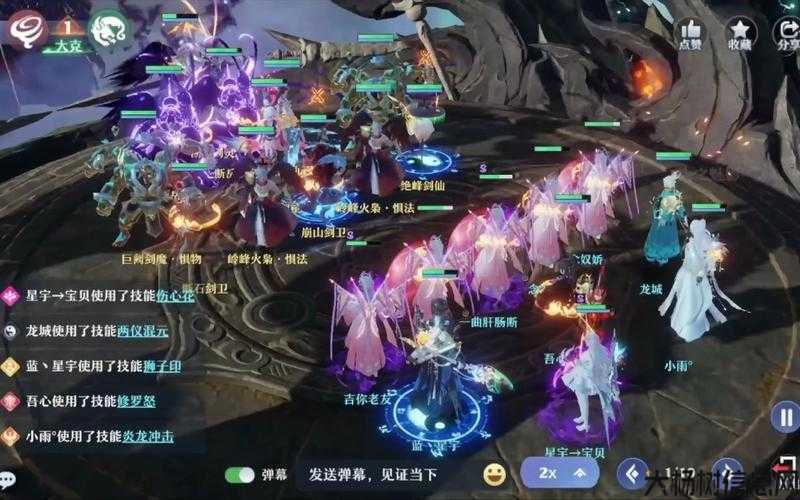Pause the battle replay
This screenshot has height=500, width=800.
point(786,417)
